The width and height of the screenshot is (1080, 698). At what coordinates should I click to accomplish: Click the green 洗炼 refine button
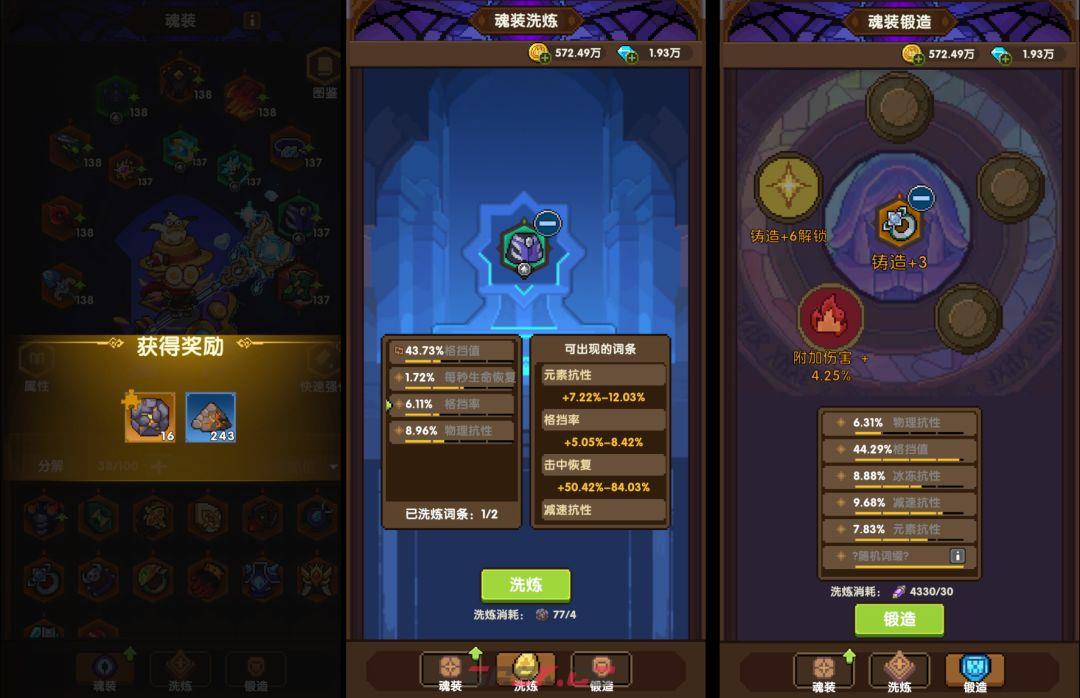pos(525,585)
